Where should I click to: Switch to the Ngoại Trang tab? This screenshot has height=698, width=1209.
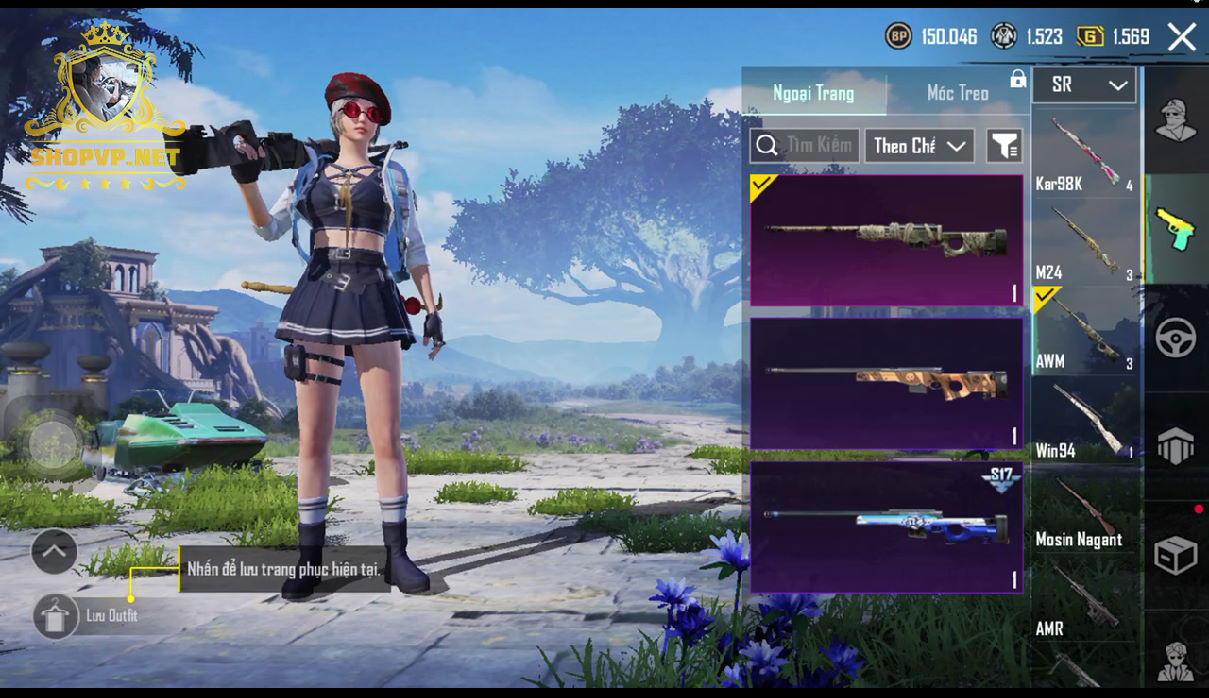(813, 93)
